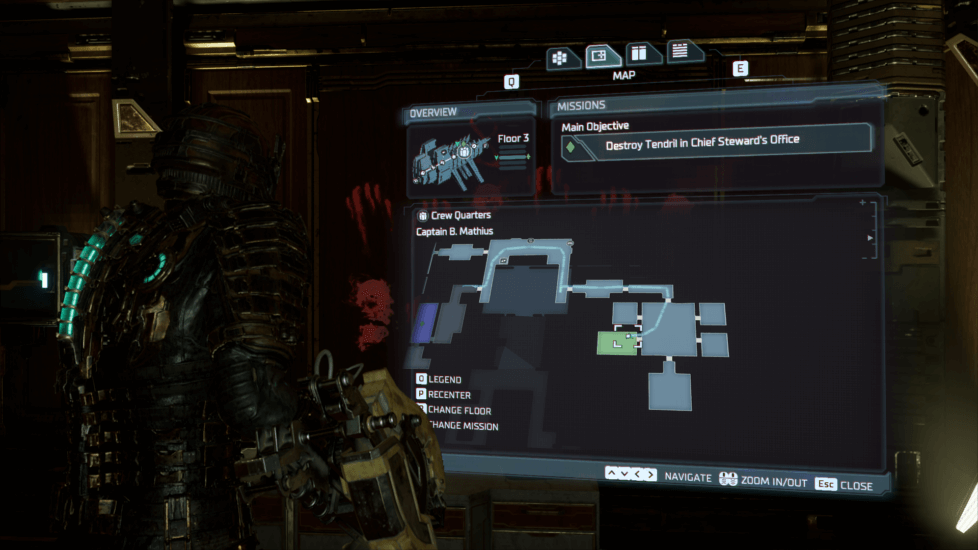This screenshot has height=550, width=978.
Task: Change Floor on the map
Action: 455,411
